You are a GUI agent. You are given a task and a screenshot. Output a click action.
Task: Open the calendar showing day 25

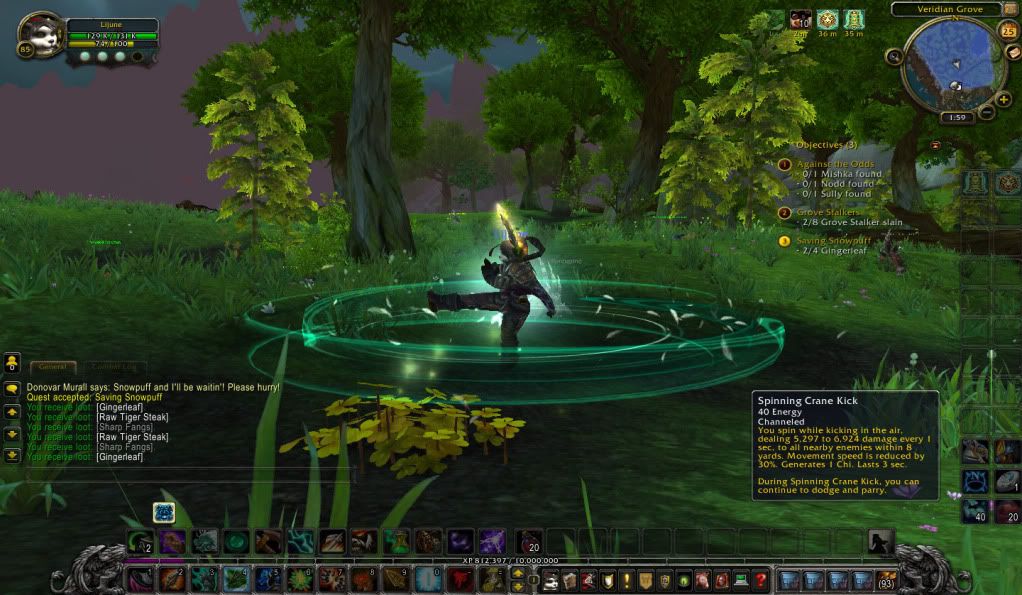(1009, 30)
